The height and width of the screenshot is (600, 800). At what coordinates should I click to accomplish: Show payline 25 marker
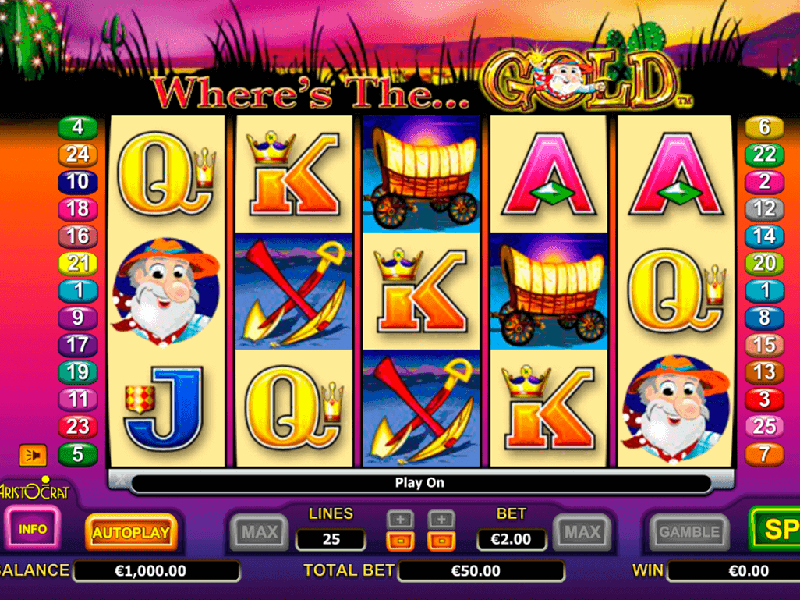tap(765, 426)
